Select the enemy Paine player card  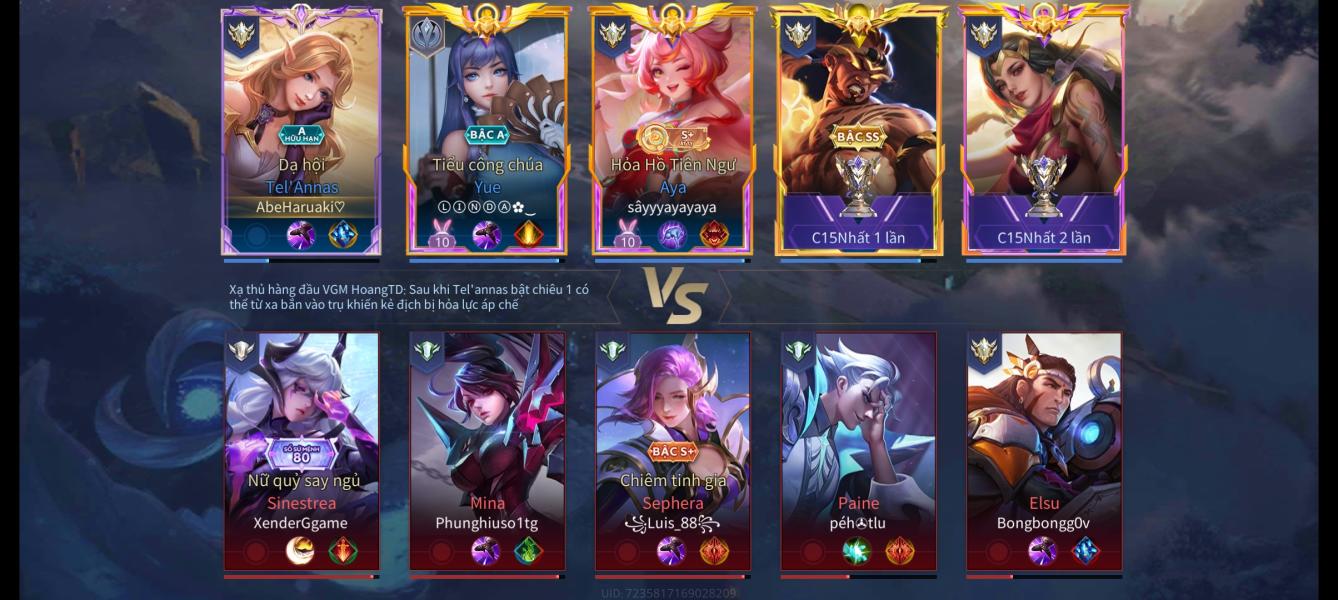click(859, 450)
